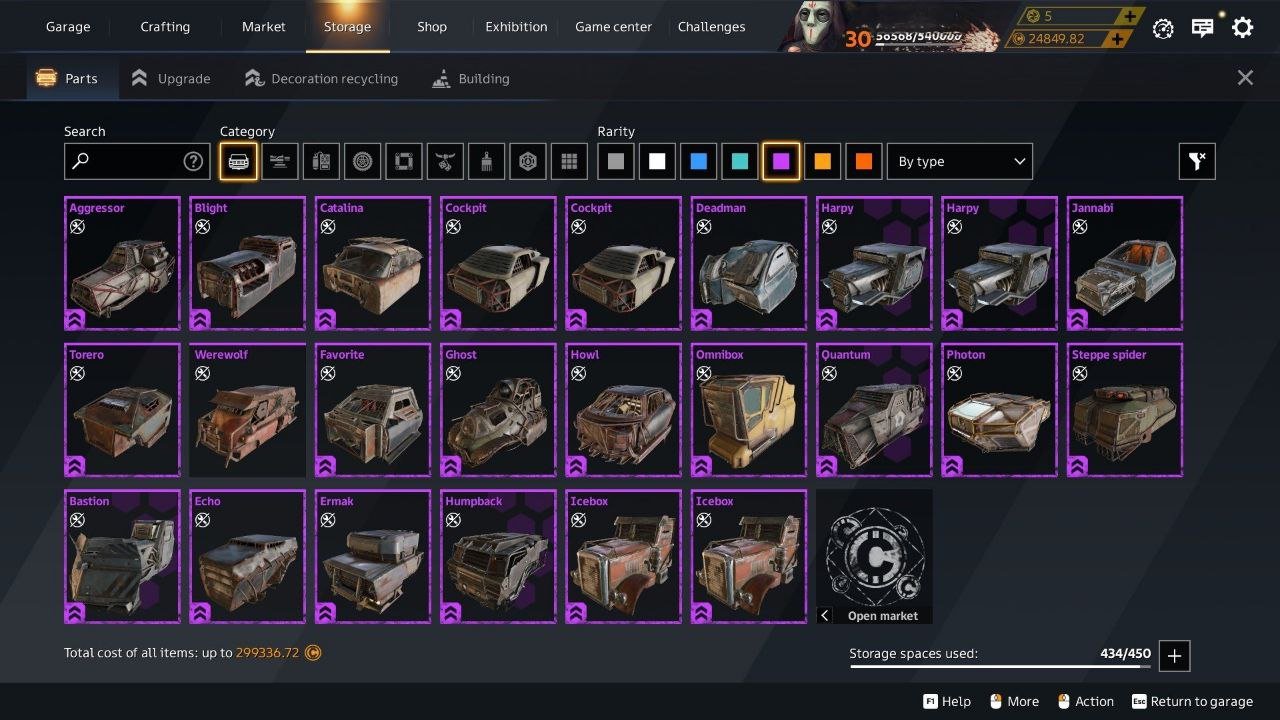Switch to the Exhibition menu
Image resolution: width=1280 pixels, height=720 pixels.
click(516, 27)
